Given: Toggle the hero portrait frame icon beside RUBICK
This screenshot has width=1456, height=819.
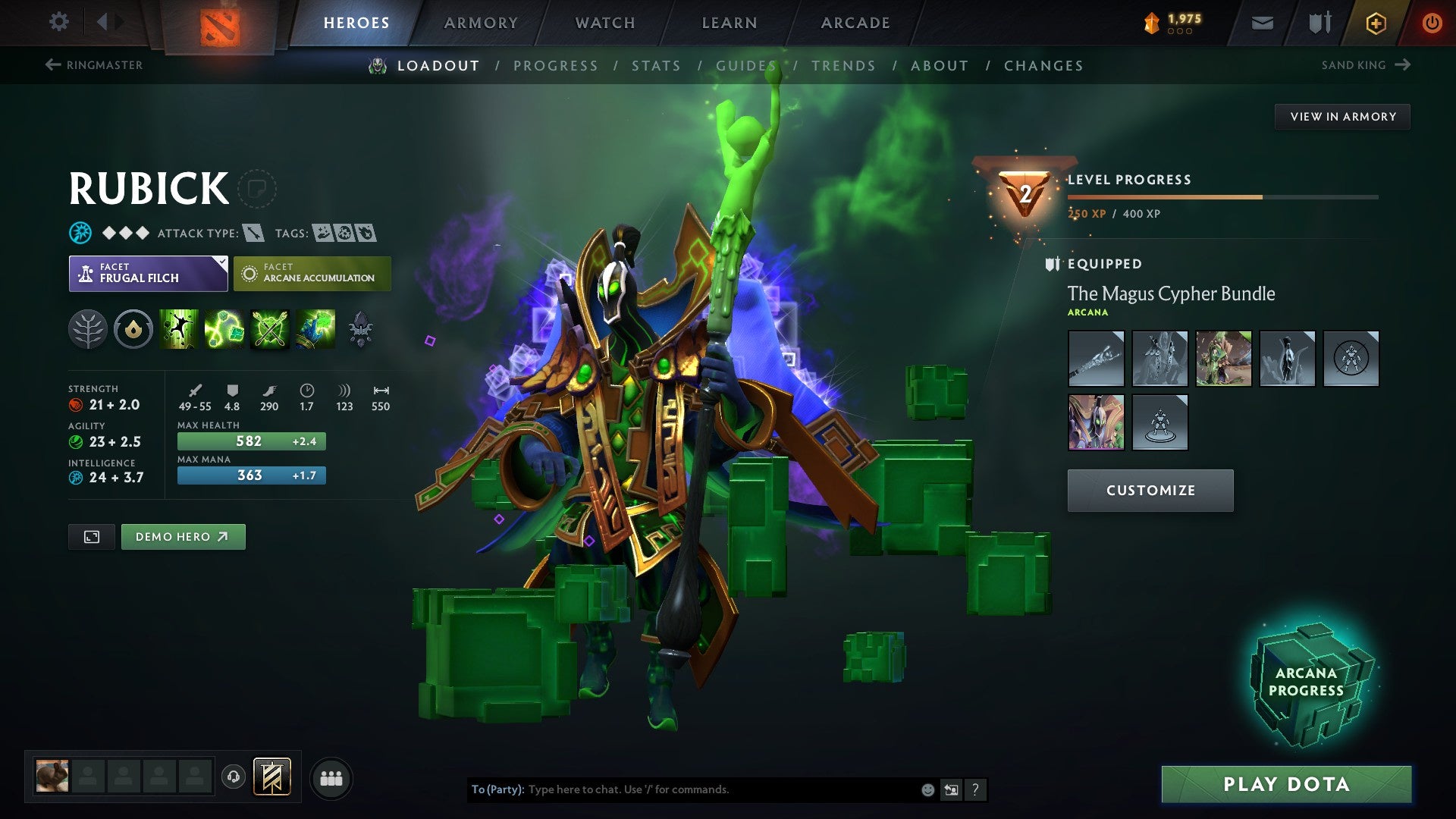Looking at the screenshot, I should point(259,189).
